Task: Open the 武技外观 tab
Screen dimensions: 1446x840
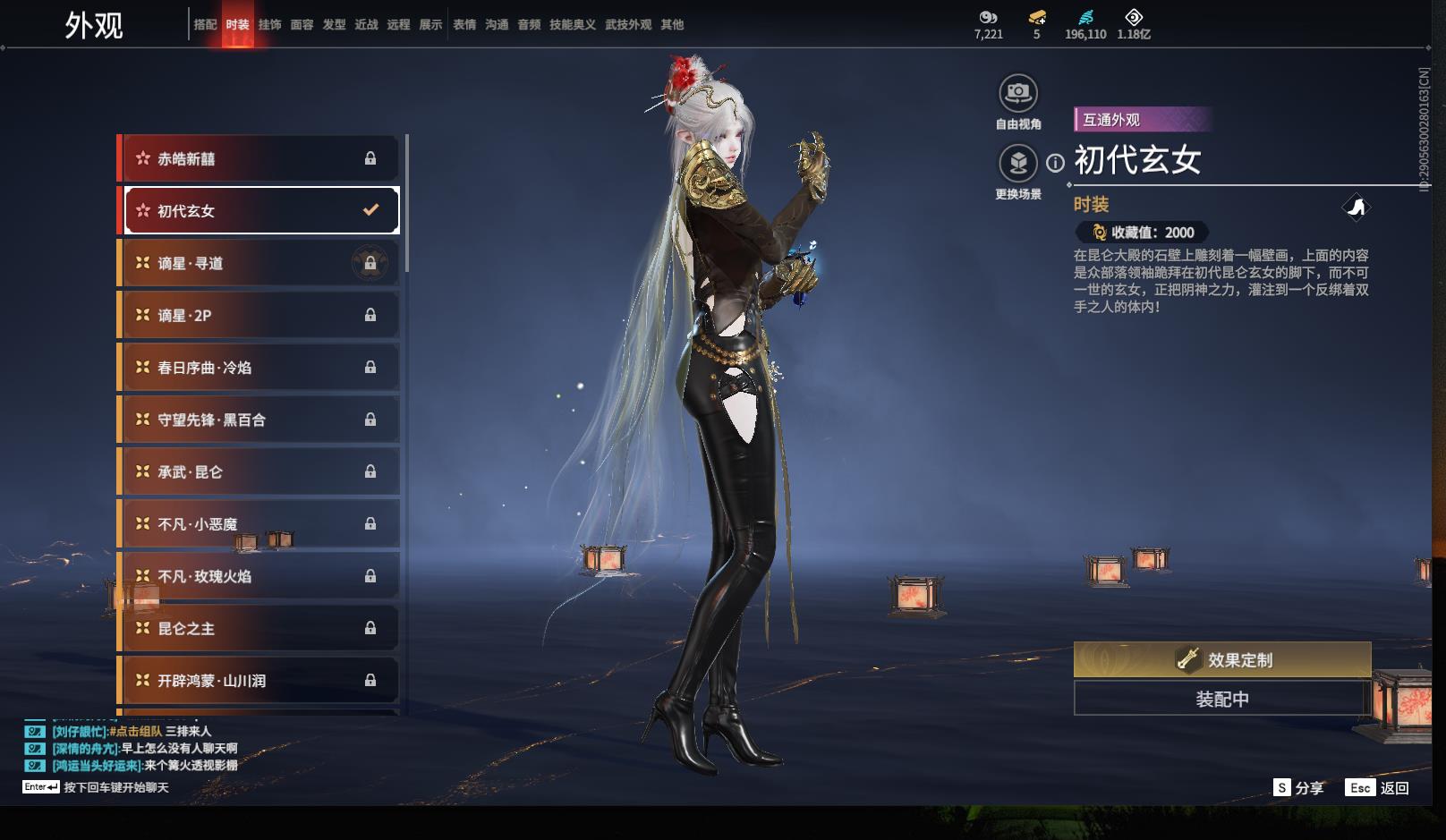Action: [x=627, y=24]
